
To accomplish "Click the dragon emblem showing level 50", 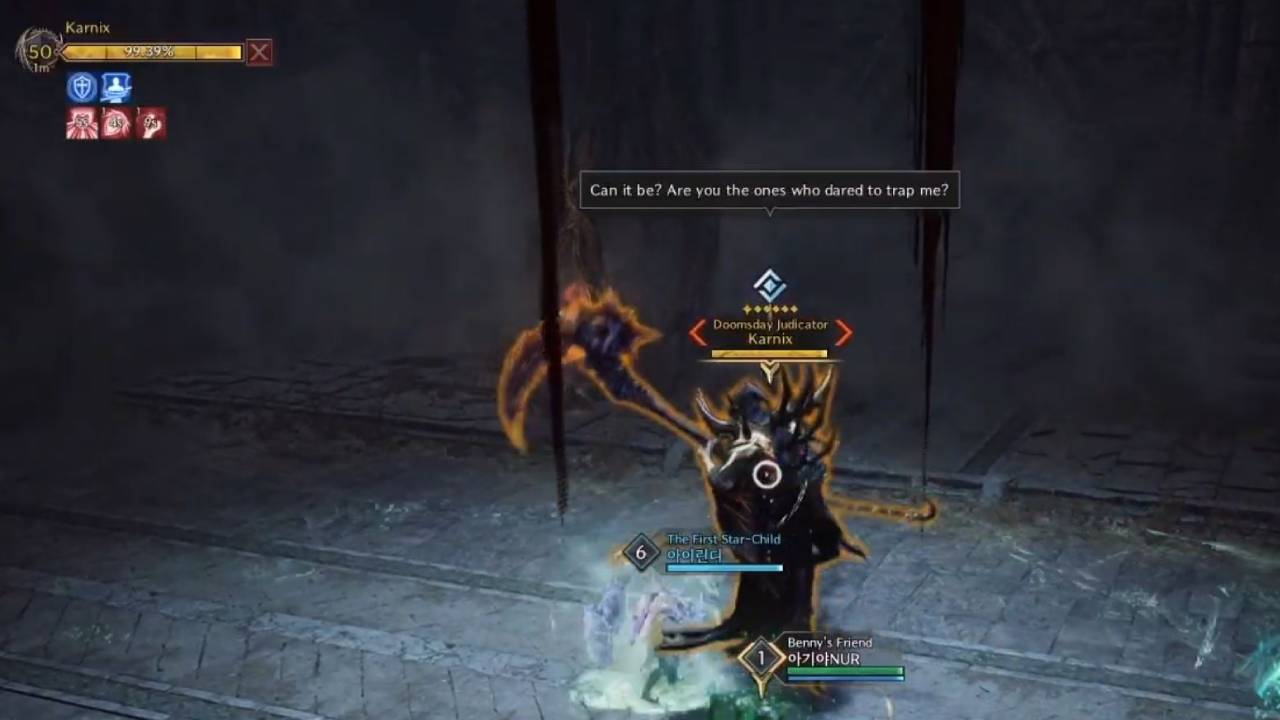I will click(x=40, y=52).
